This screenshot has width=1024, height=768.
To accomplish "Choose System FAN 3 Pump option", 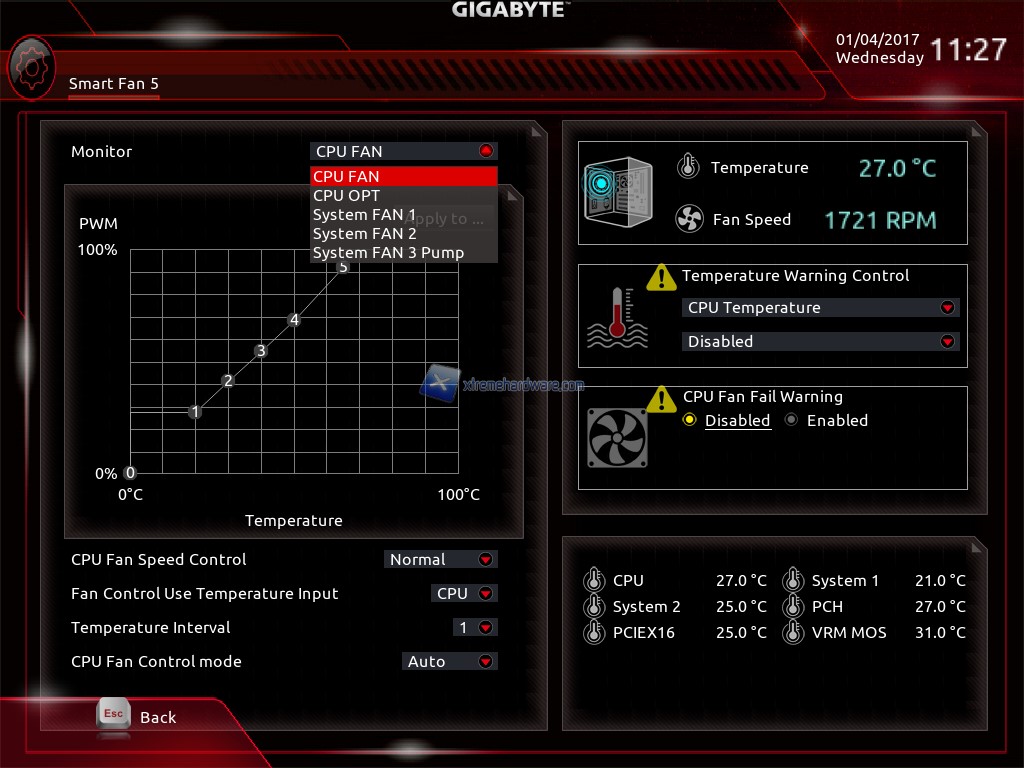I will coord(404,253).
